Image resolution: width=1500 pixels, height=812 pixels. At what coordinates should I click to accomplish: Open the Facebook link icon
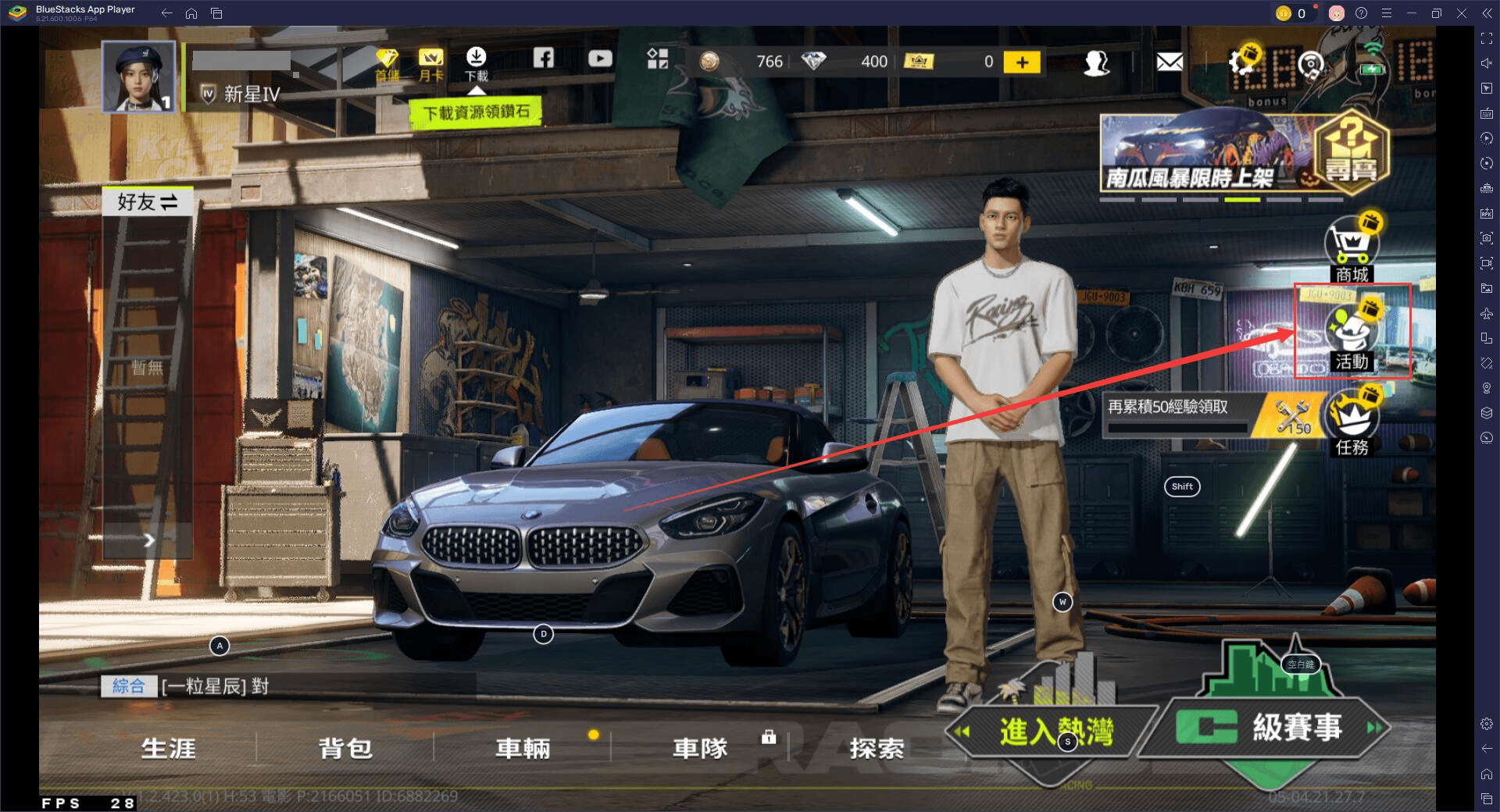coord(544,58)
